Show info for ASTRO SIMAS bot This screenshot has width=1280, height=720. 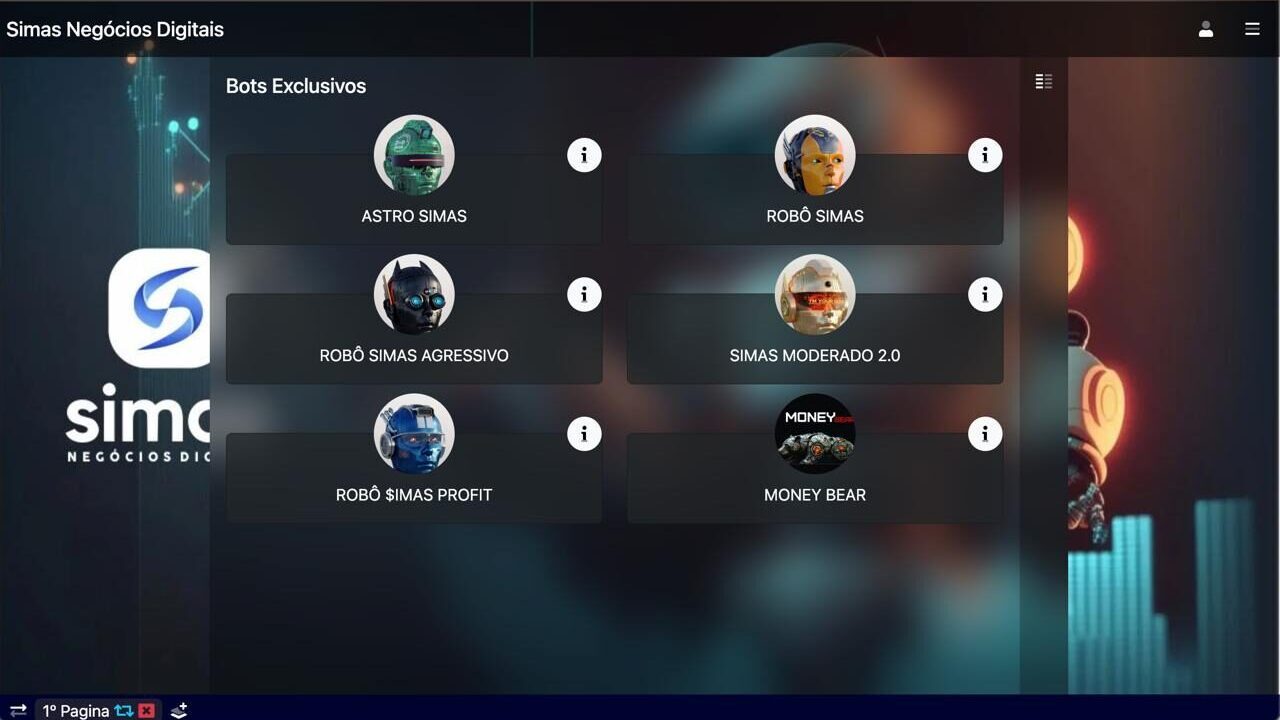(584, 155)
